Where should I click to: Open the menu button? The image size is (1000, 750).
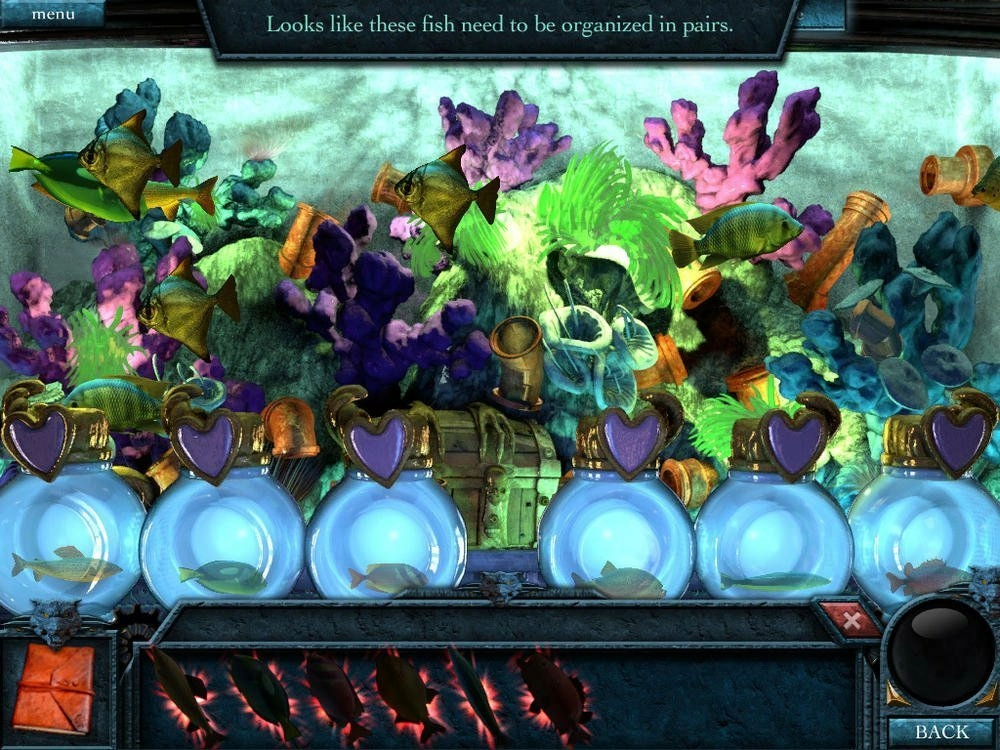(x=52, y=14)
